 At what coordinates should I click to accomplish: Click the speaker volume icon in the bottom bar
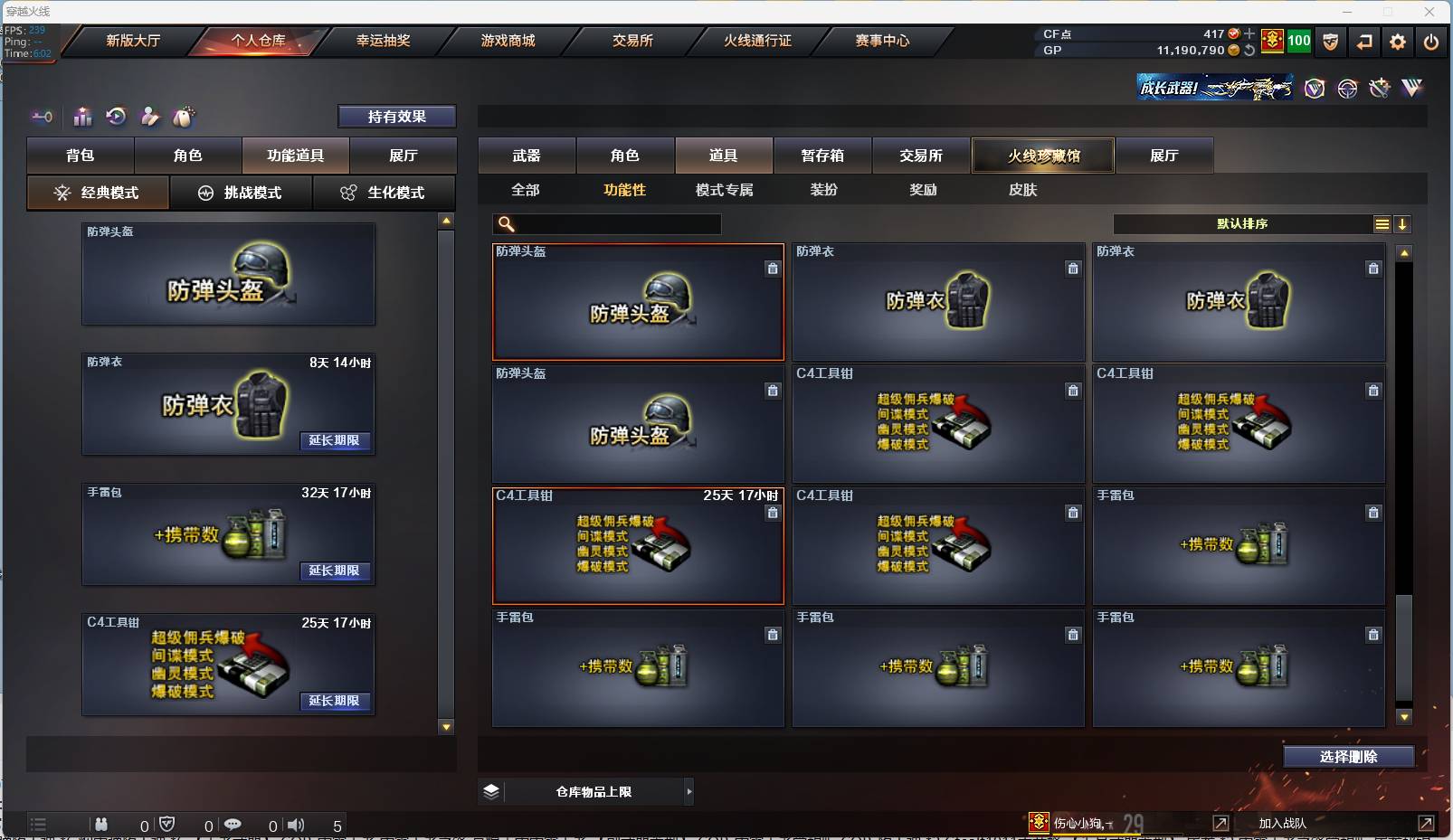click(x=297, y=825)
